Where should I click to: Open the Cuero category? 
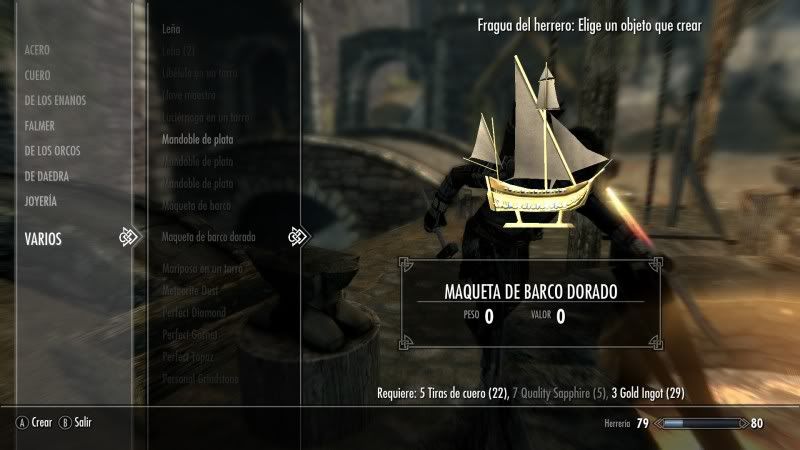(37, 75)
